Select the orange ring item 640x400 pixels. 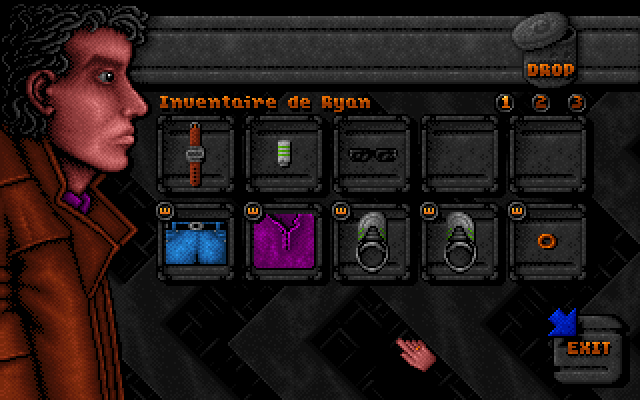(548, 242)
